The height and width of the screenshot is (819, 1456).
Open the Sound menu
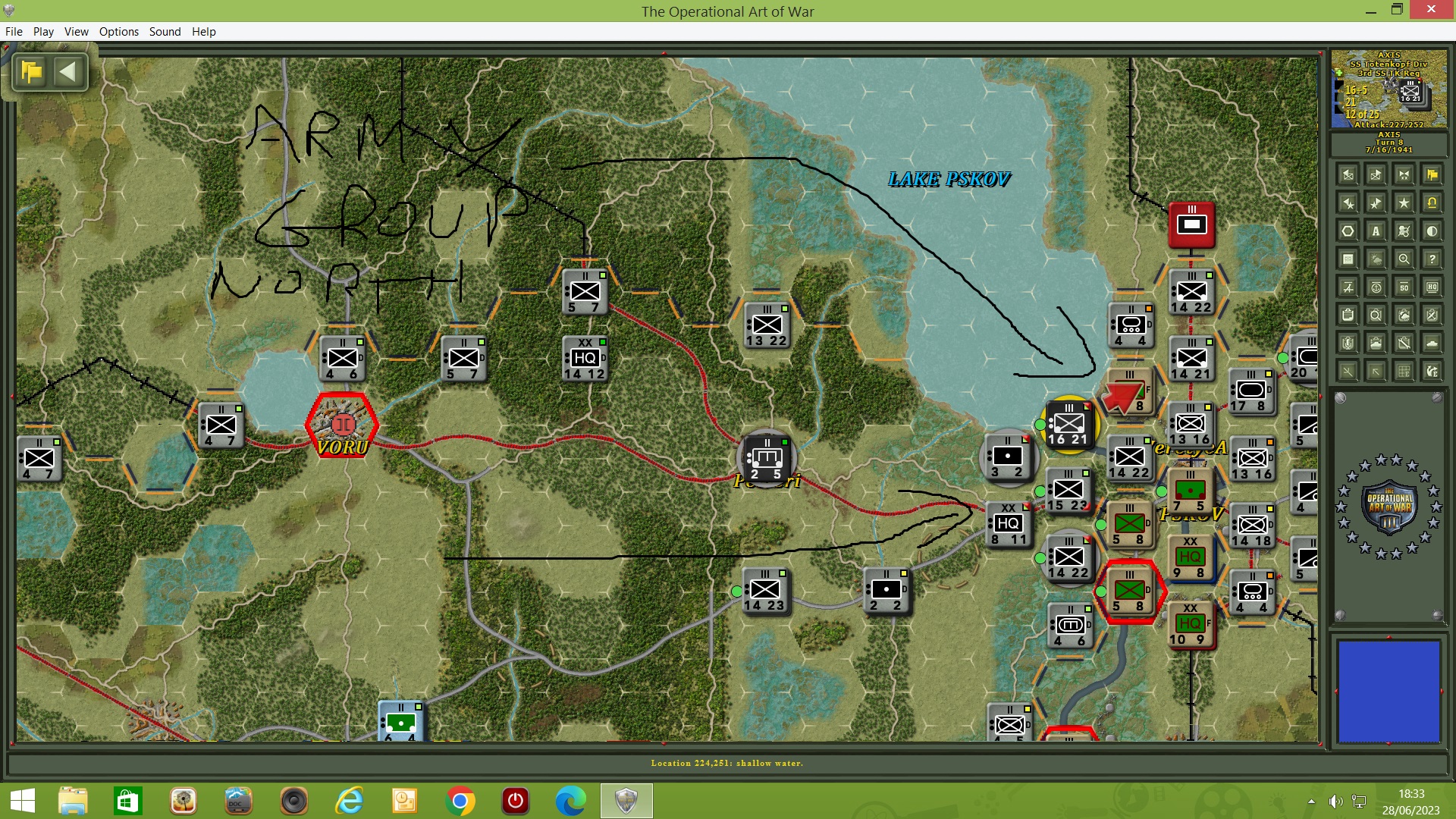[x=165, y=32]
